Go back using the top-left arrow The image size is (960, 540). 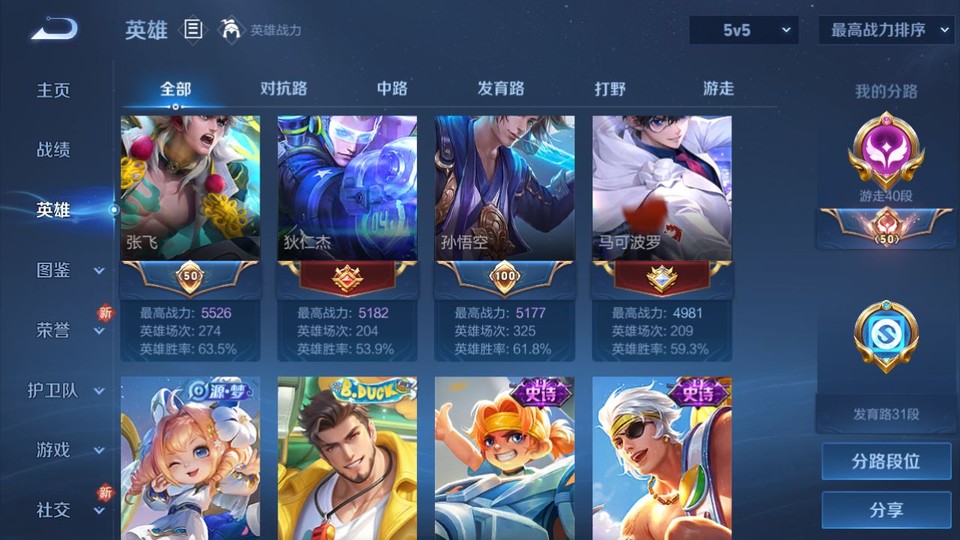pos(54,29)
